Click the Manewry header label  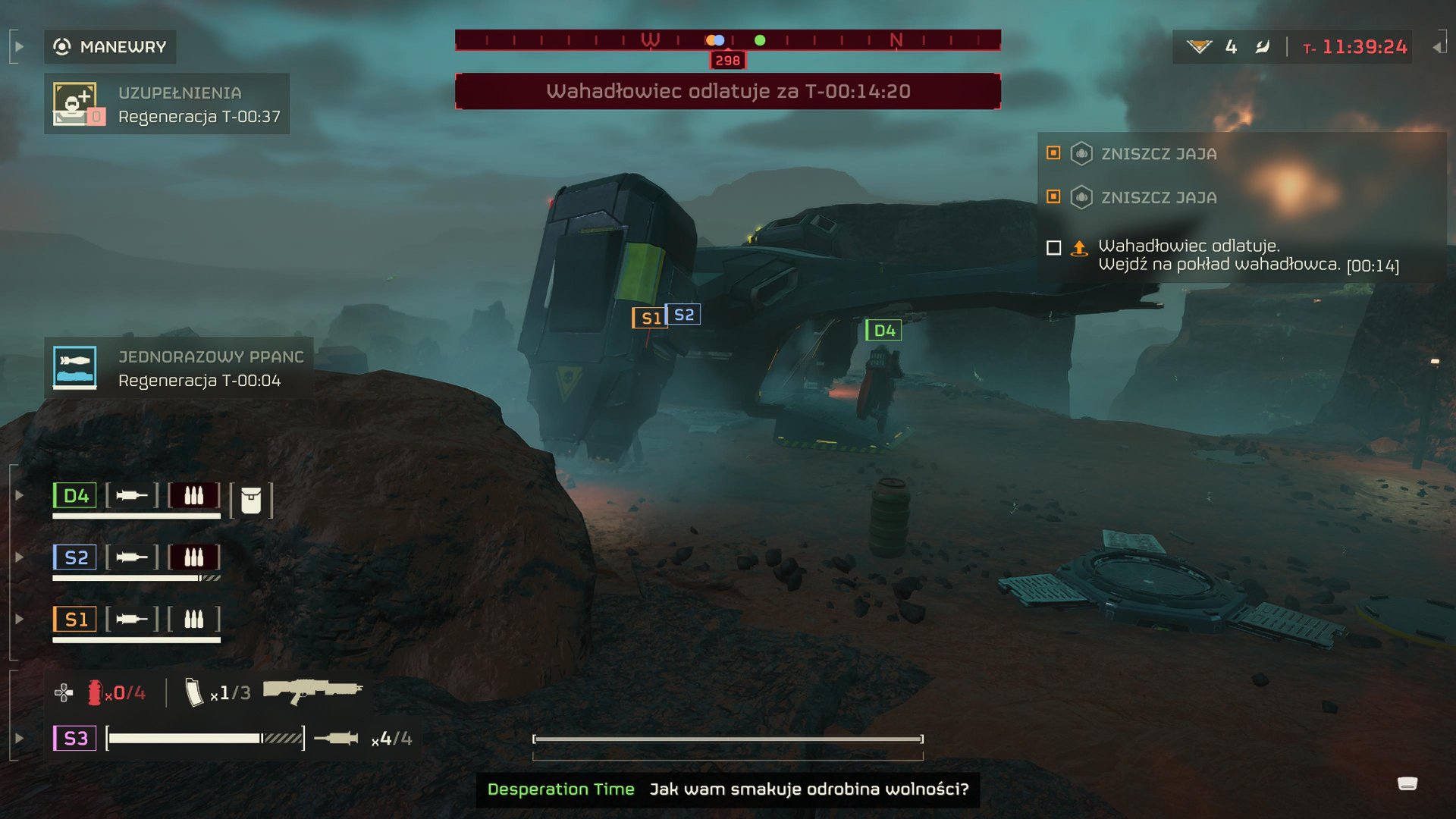click(x=122, y=47)
